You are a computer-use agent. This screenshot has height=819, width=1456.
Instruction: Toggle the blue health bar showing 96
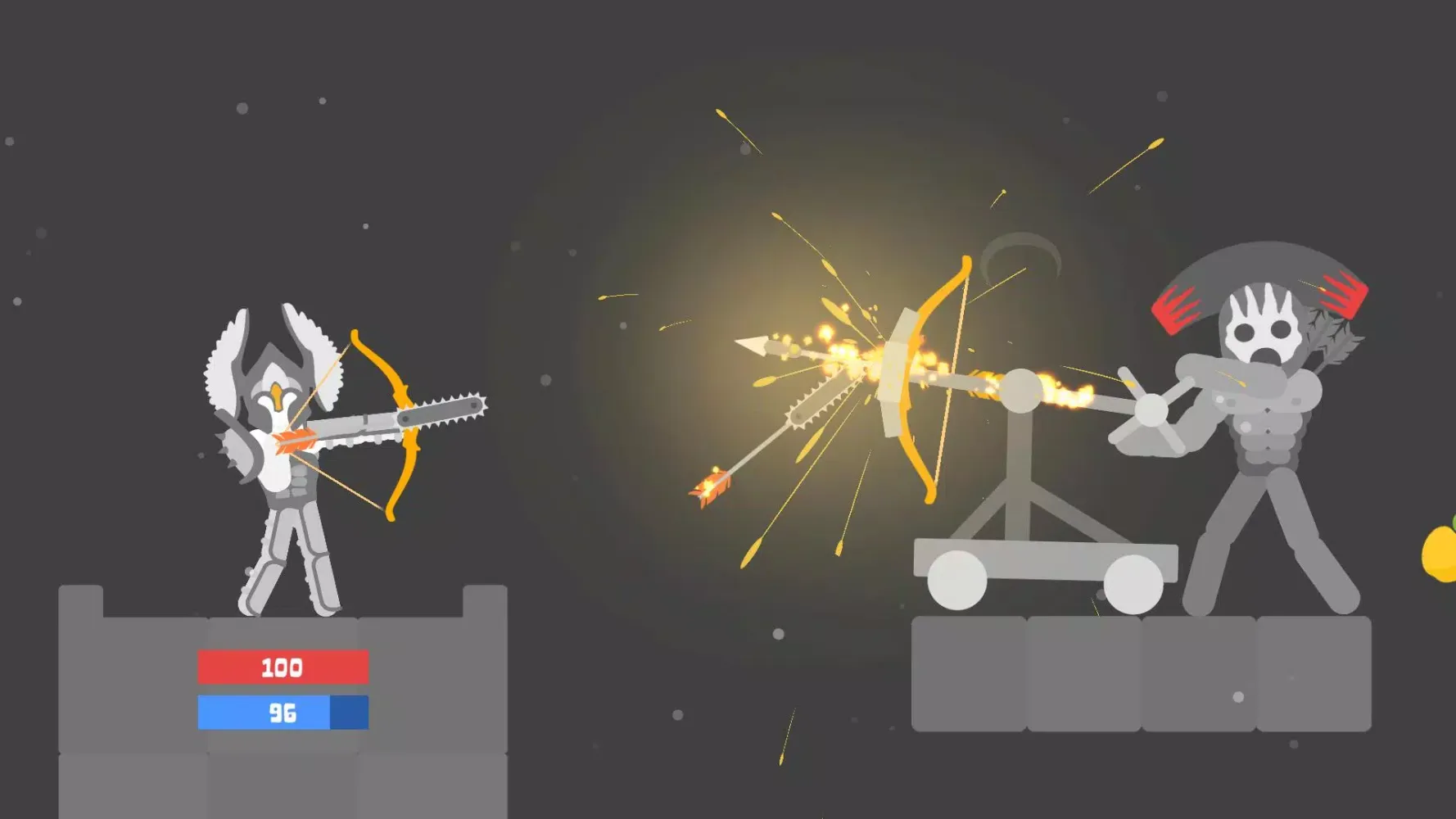pyautogui.click(x=280, y=713)
